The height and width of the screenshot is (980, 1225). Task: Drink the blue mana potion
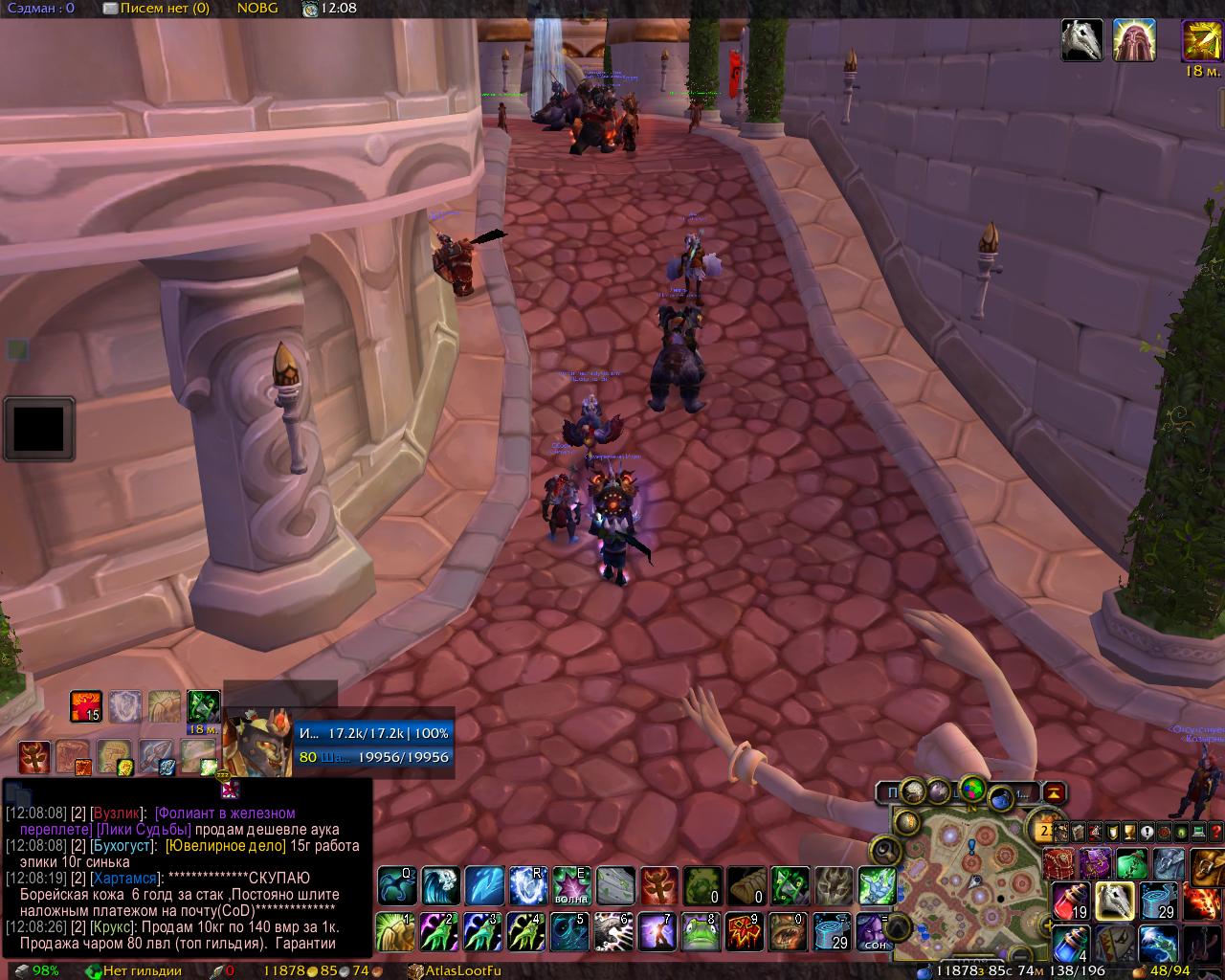pyautogui.click(x=1072, y=945)
